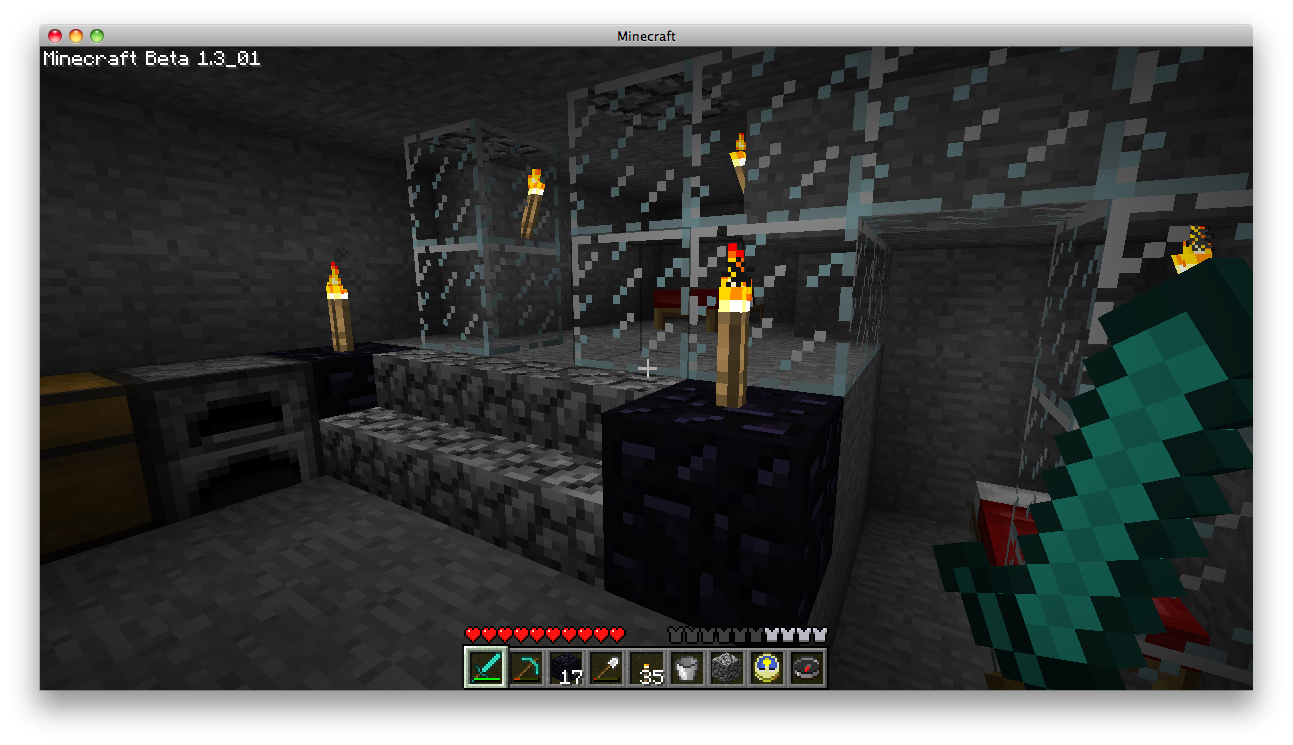This screenshot has width=1293, height=745.
Task: Pick the empty bucket slot
Action: [686, 667]
